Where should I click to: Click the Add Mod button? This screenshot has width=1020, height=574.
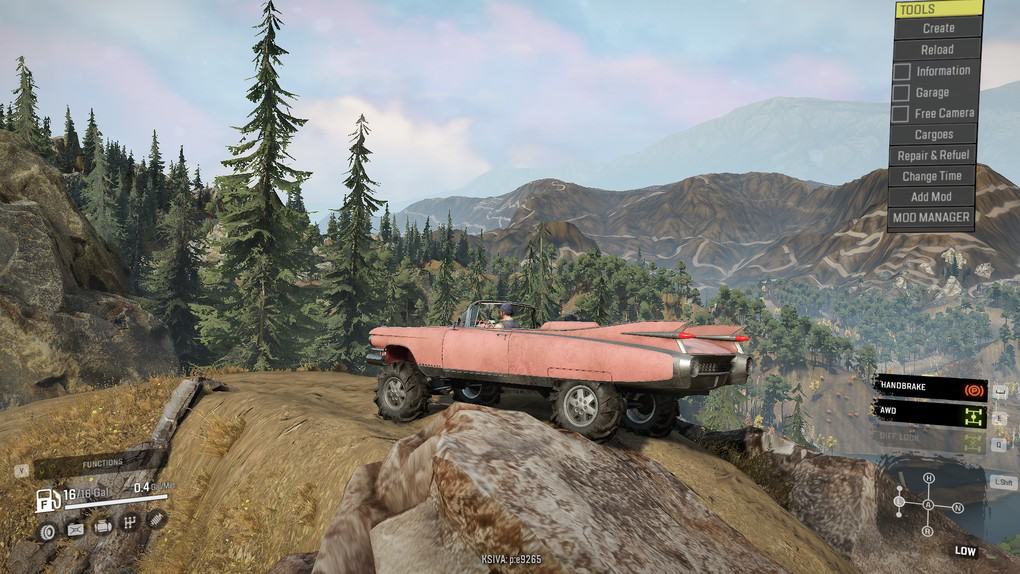tap(932, 197)
